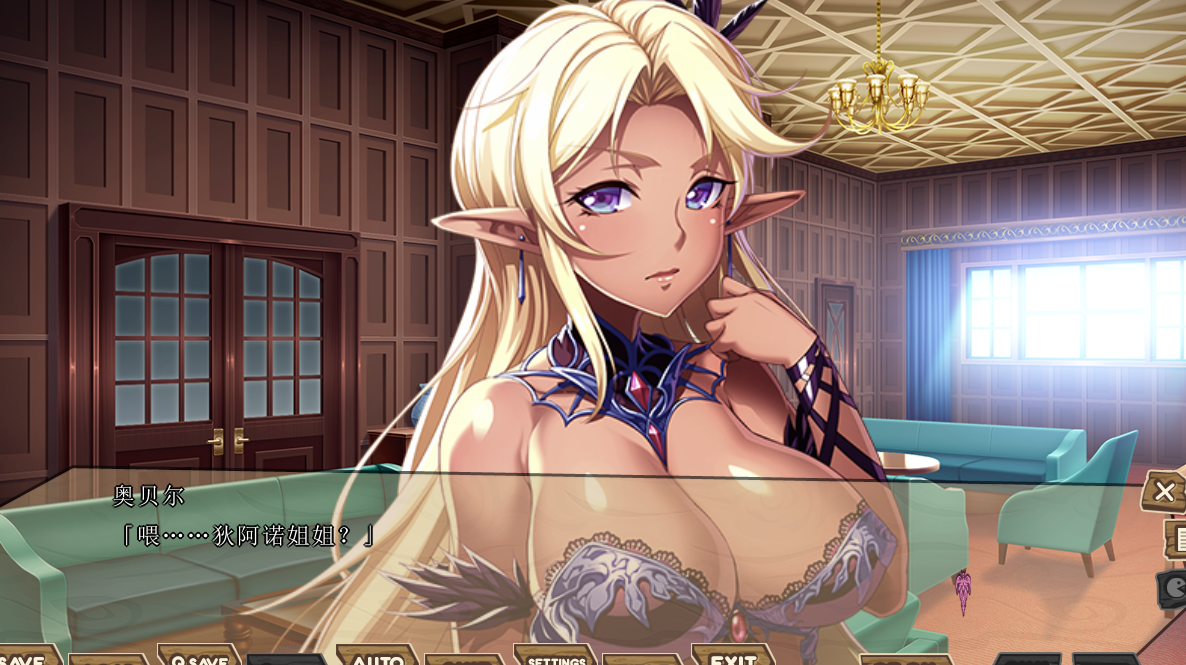Click the SAVE button
The height and width of the screenshot is (665, 1186).
pyautogui.click(x=24, y=658)
